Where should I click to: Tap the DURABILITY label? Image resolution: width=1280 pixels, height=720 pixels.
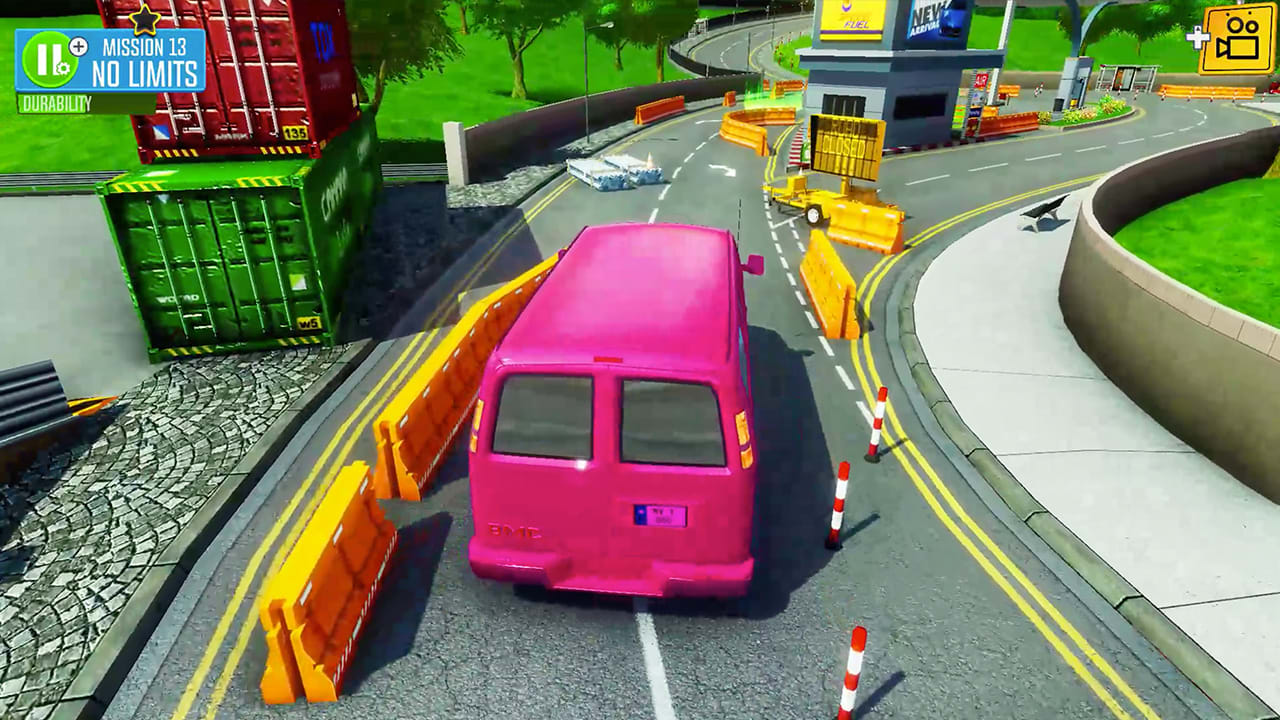[x=55, y=101]
